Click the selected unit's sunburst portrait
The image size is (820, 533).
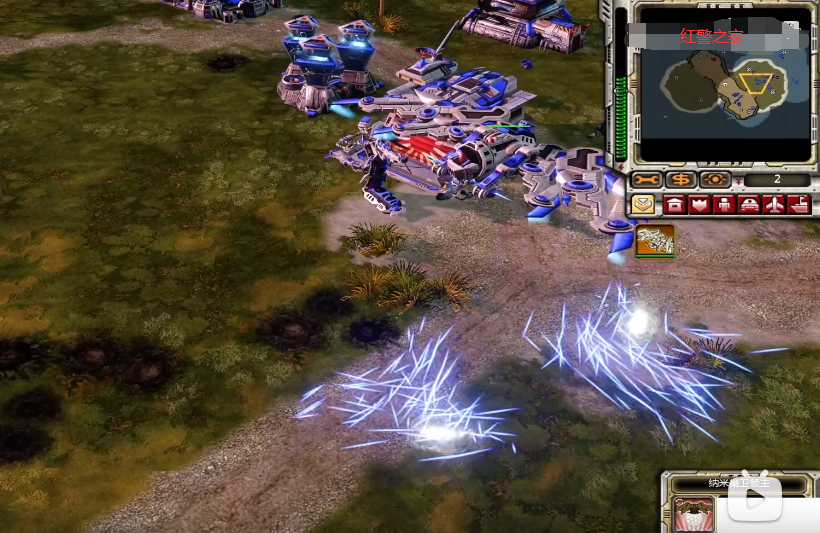point(693,514)
